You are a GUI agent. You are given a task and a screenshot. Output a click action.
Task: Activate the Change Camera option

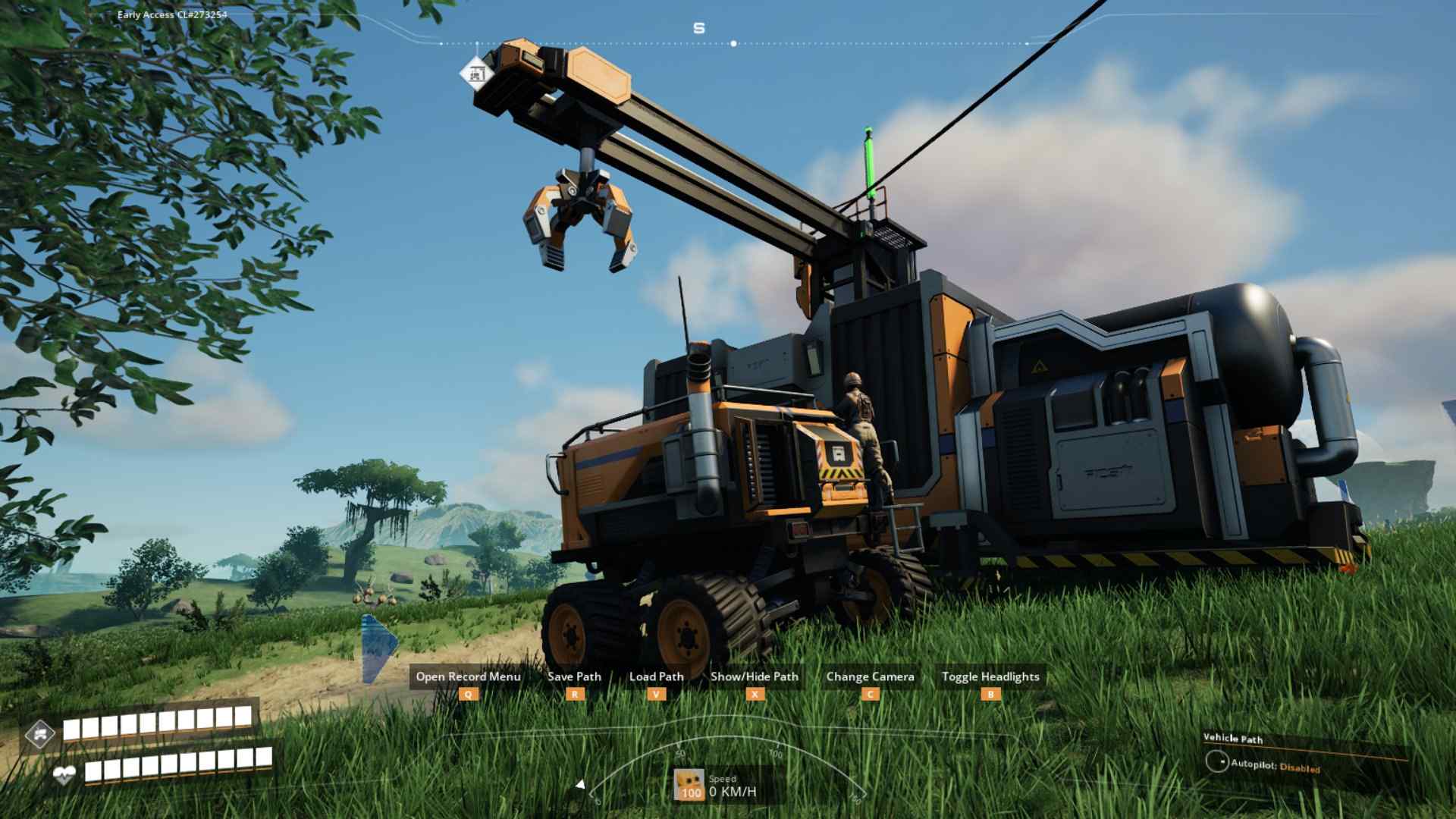[x=870, y=676]
